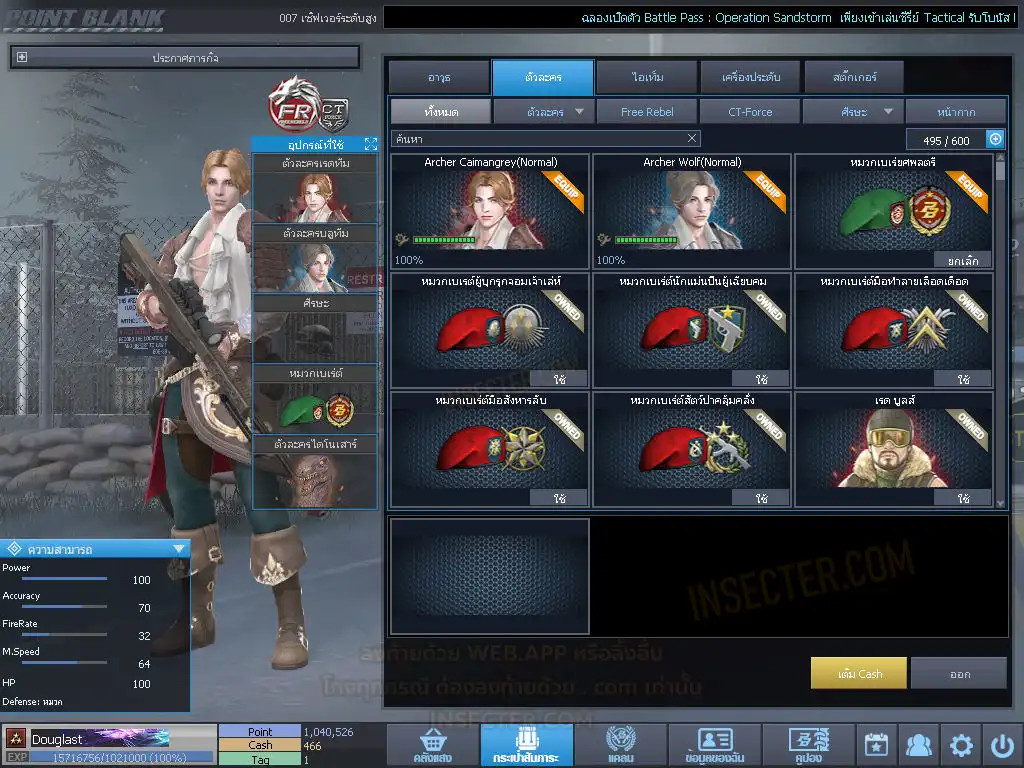The height and width of the screenshot is (768, 1024).
Task: Switch to the อาวุธ weapons tab
Action: (x=438, y=77)
